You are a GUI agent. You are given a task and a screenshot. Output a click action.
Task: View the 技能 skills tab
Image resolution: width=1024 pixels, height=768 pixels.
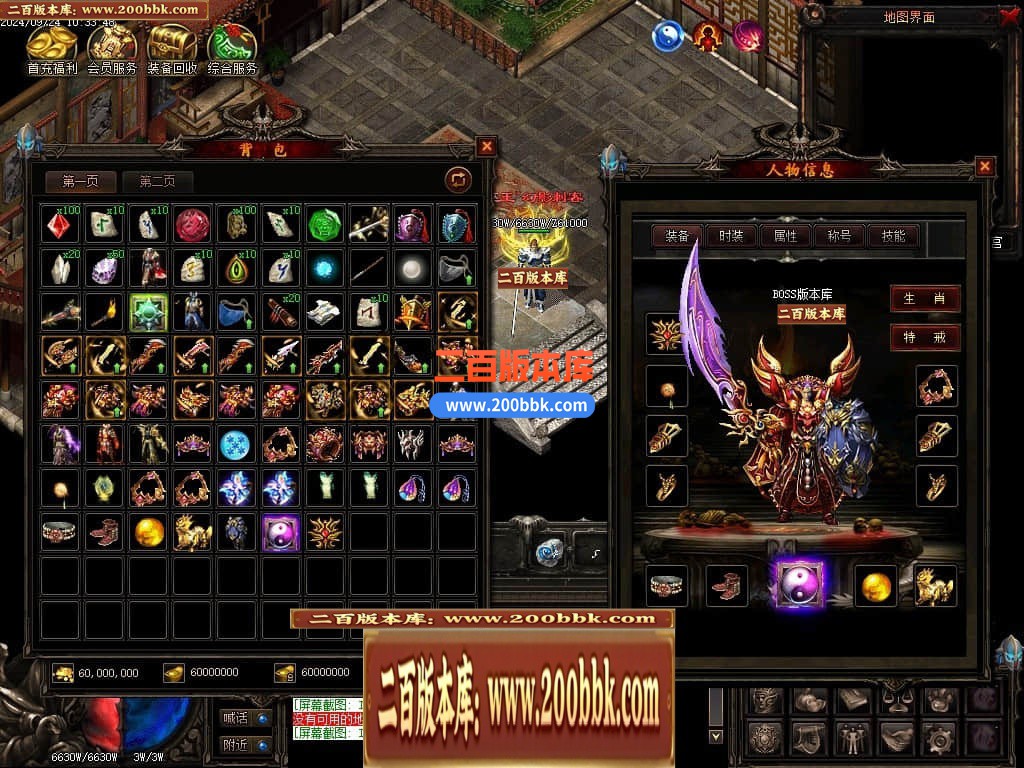point(893,236)
